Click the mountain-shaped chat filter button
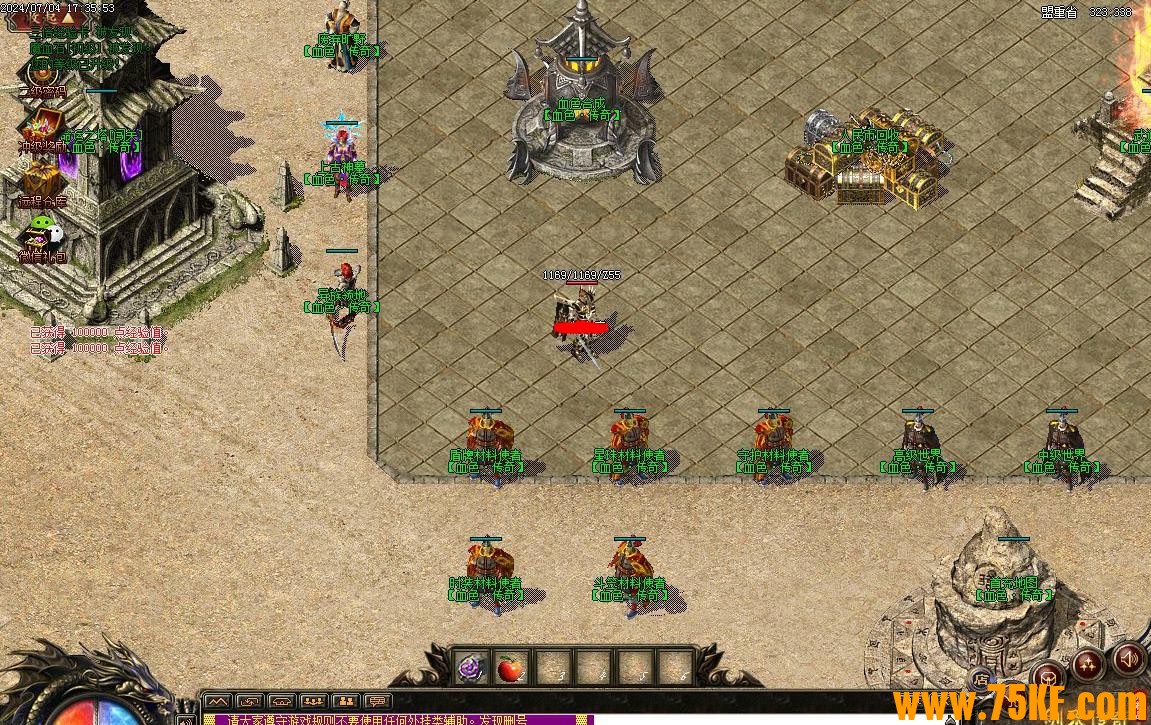This screenshot has height=725, width=1151. 218,701
